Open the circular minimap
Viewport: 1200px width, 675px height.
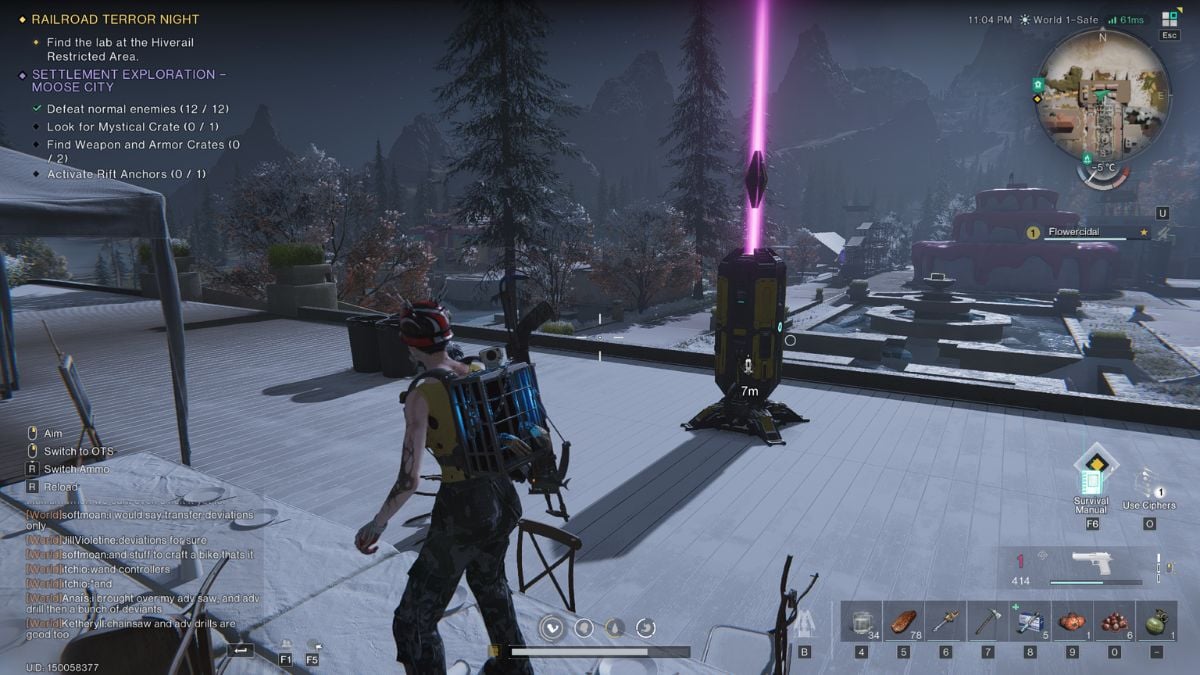1103,93
